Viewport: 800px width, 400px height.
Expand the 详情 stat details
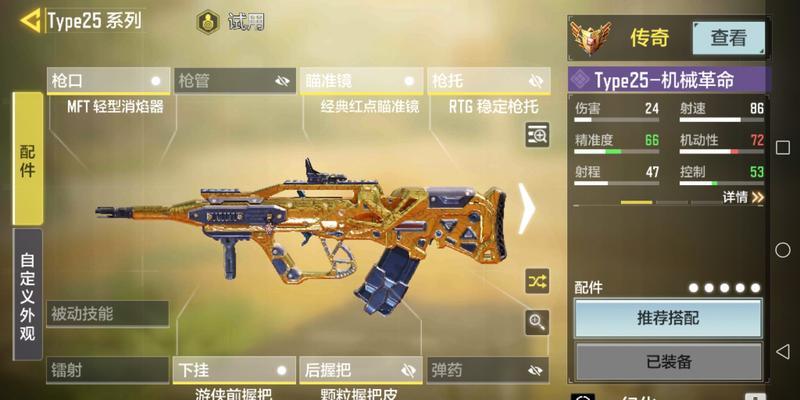744,197
